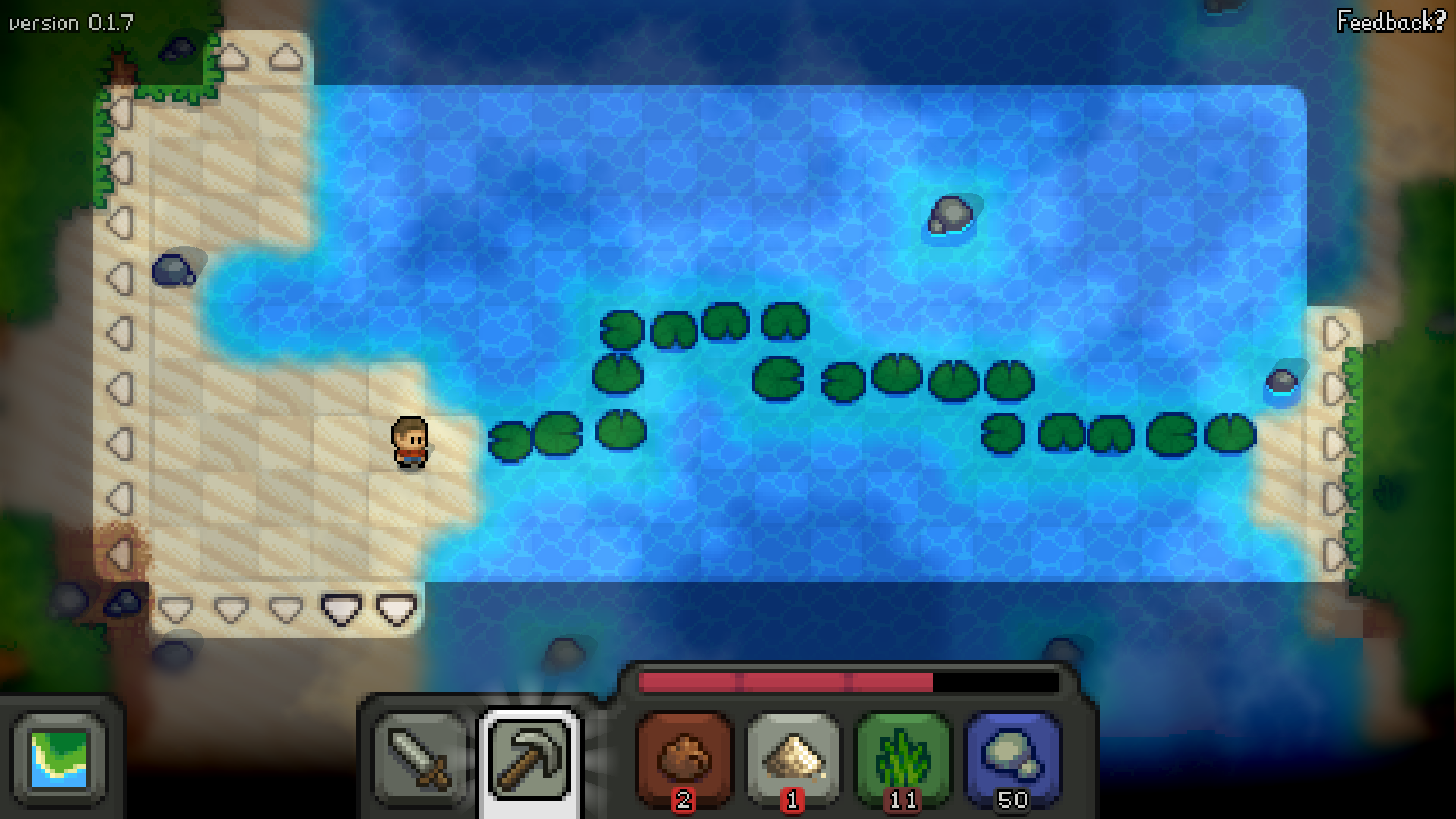Open the island map button
The height and width of the screenshot is (819, 1456).
pyautogui.click(x=59, y=759)
